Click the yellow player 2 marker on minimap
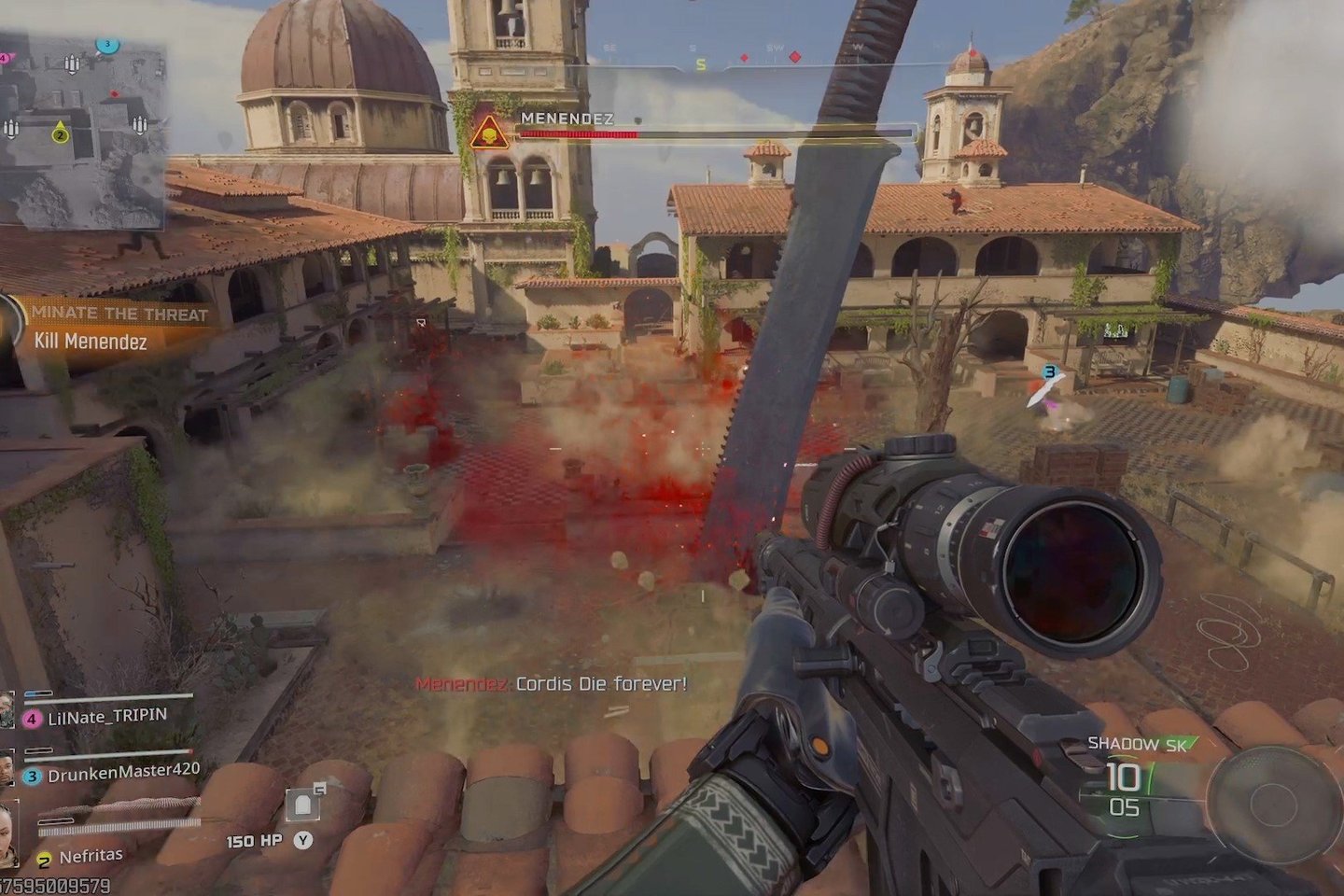This screenshot has width=1344, height=896. (x=60, y=133)
